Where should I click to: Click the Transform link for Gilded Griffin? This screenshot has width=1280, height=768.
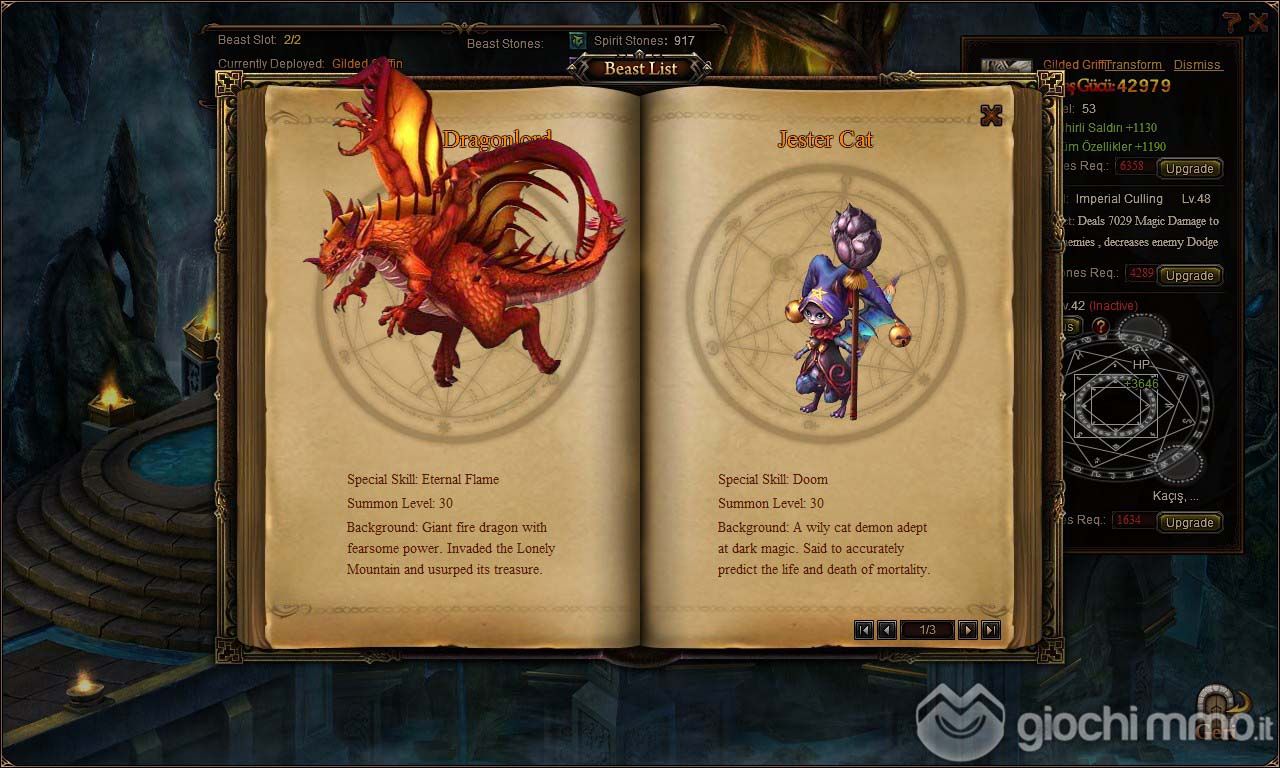1134,65
